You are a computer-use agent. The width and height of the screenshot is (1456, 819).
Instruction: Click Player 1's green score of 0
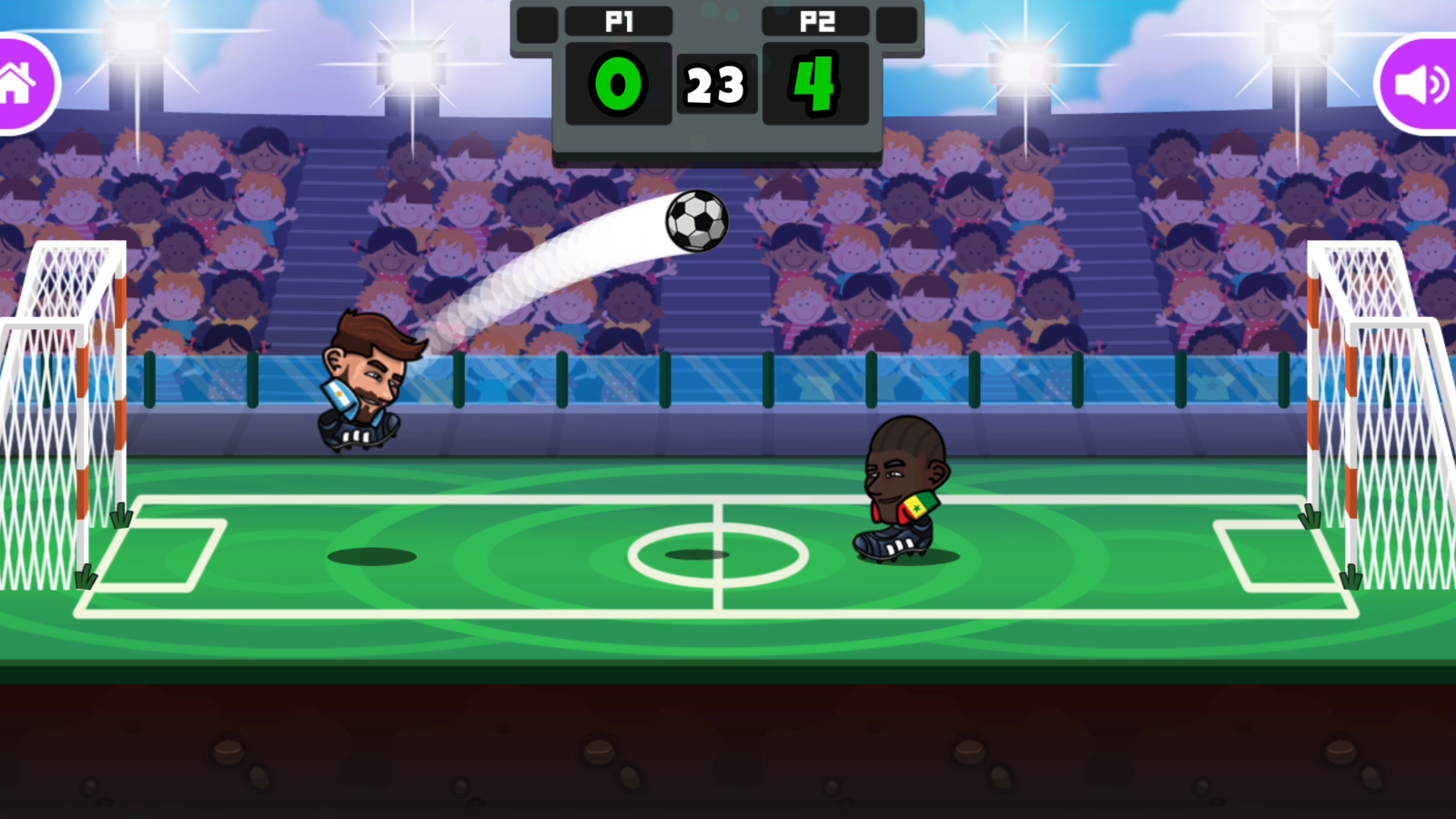(618, 84)
